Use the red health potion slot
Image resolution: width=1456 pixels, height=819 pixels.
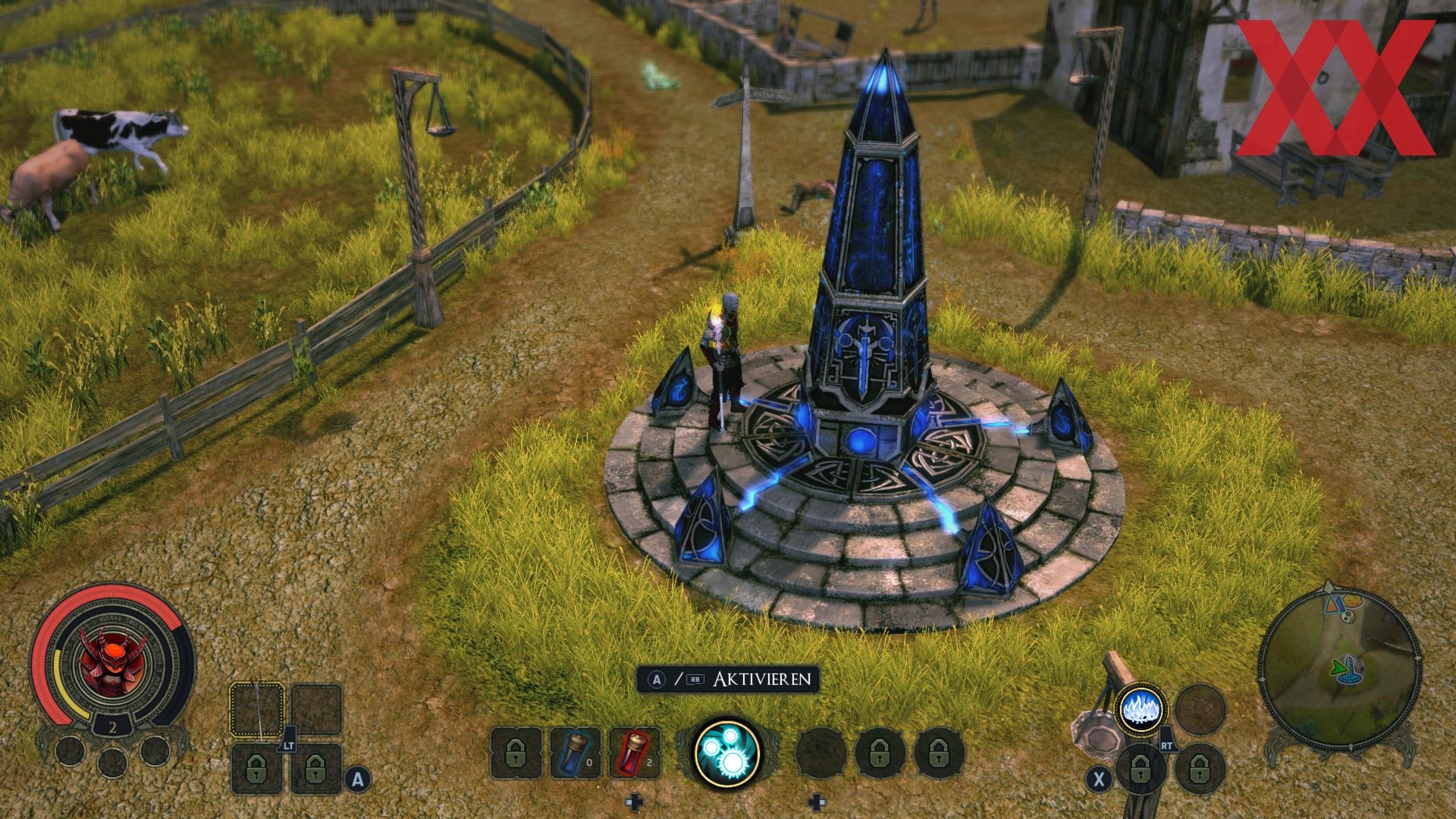(x=634, y=752)
